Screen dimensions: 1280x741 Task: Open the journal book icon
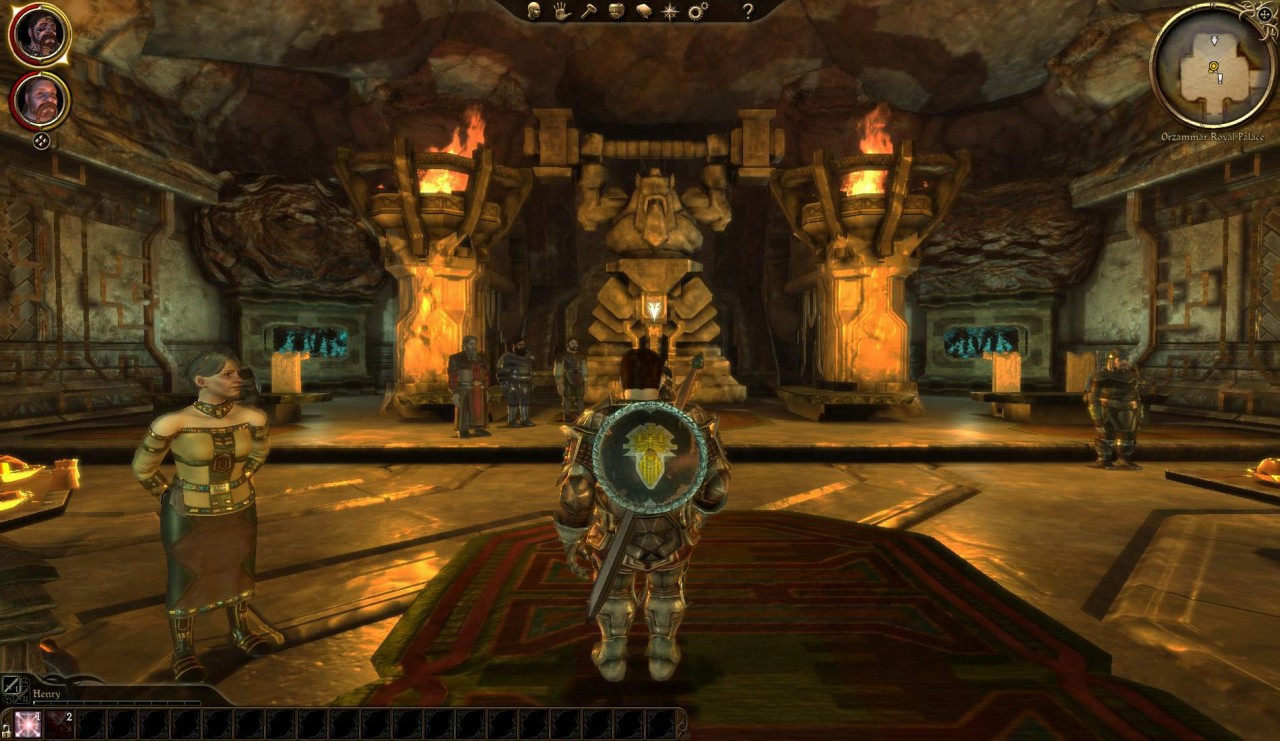645,11
